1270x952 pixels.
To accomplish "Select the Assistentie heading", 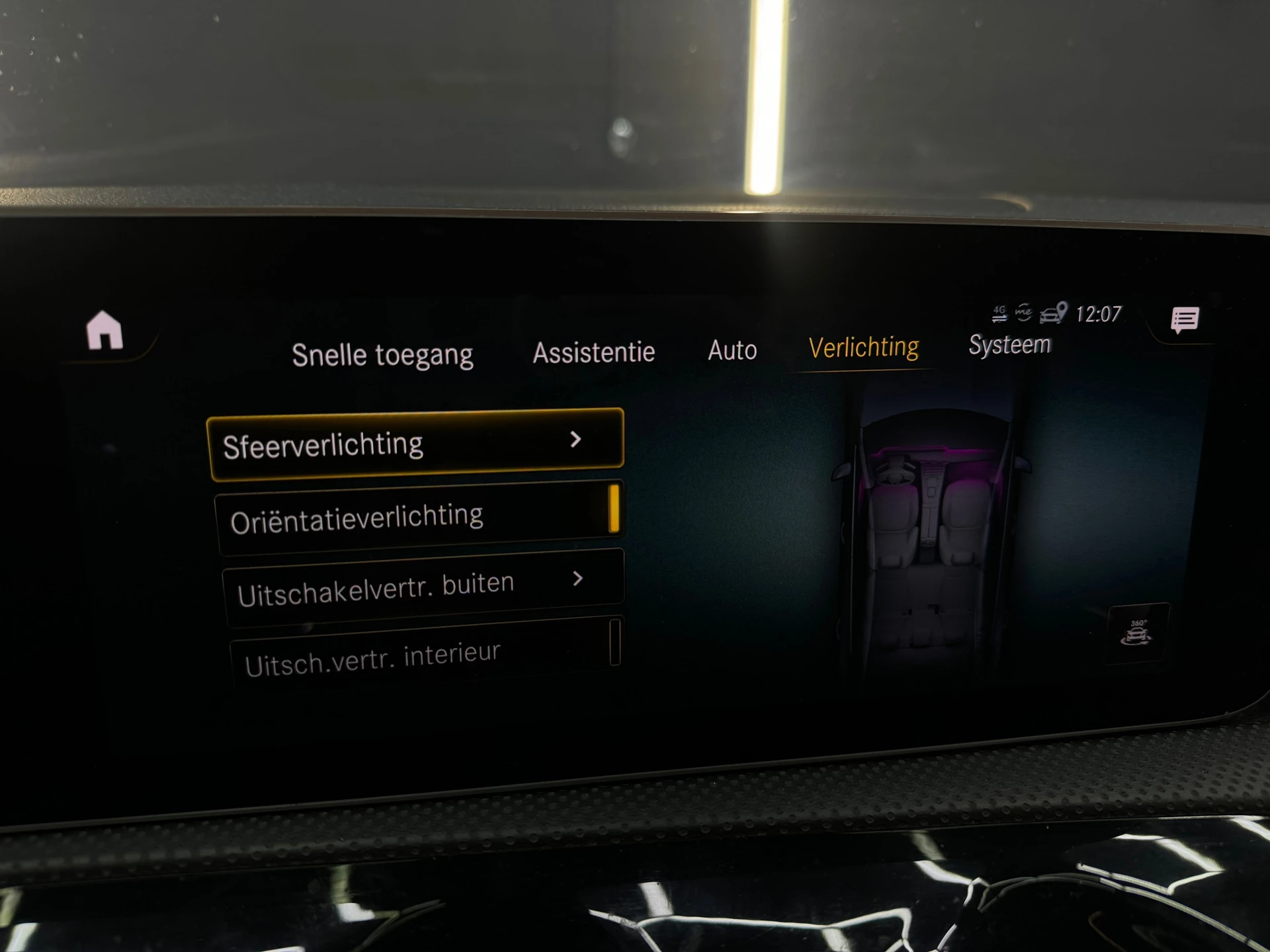I will coord(593,352).
